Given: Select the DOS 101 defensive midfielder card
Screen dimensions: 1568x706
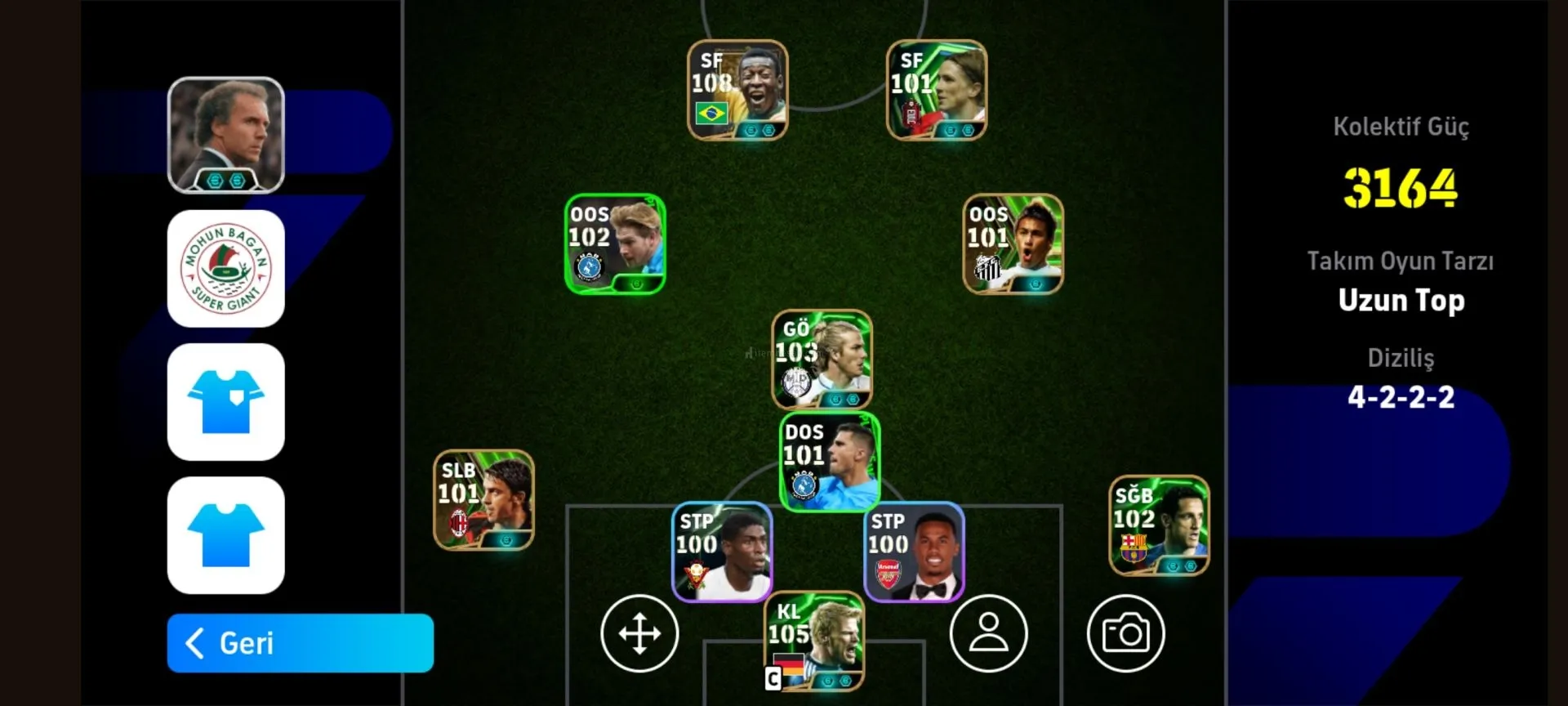Looking at the screenshot, I should pyautogui.click(x=830, y=462).
